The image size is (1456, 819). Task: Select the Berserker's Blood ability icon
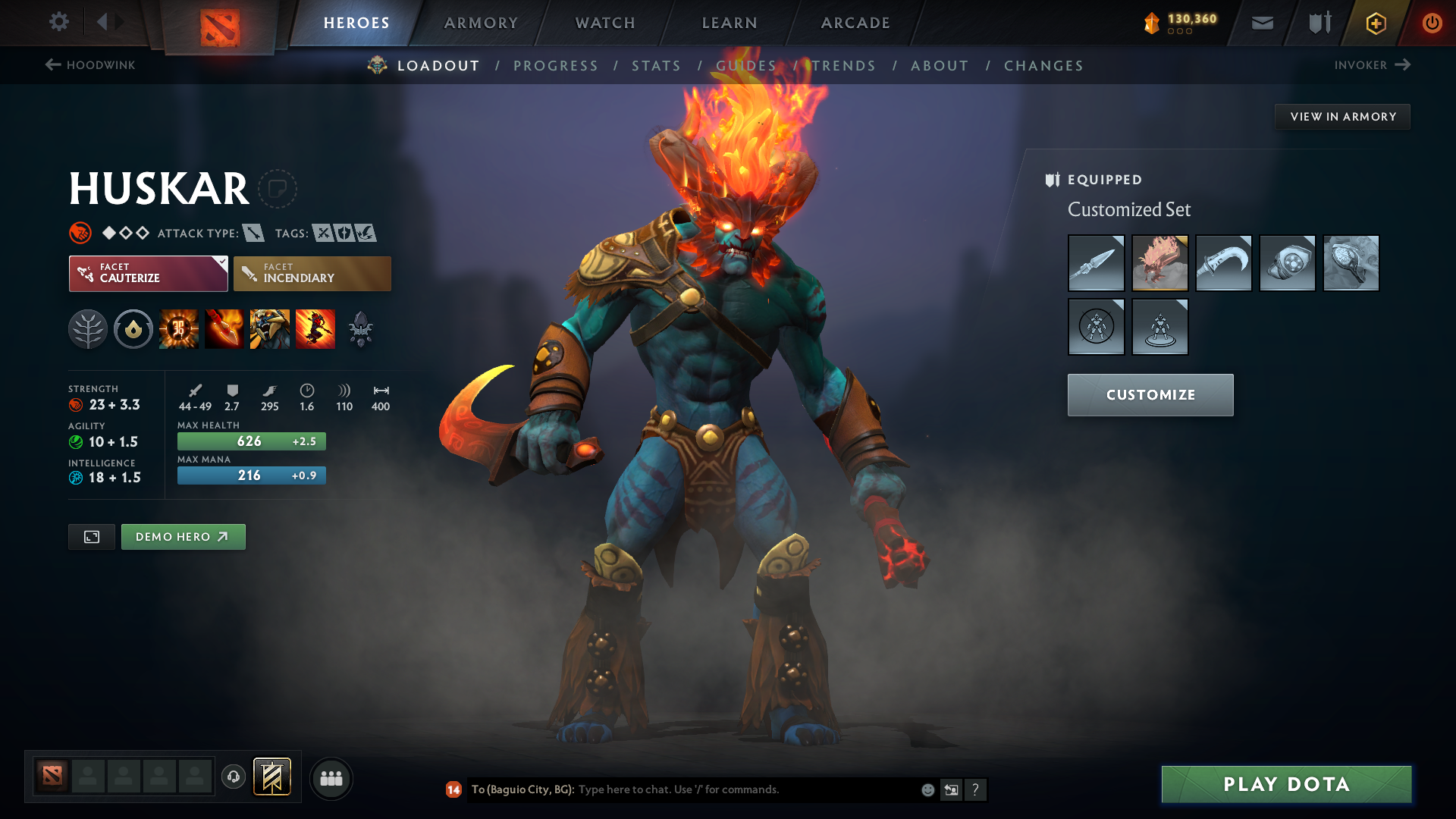coord(270,328)
